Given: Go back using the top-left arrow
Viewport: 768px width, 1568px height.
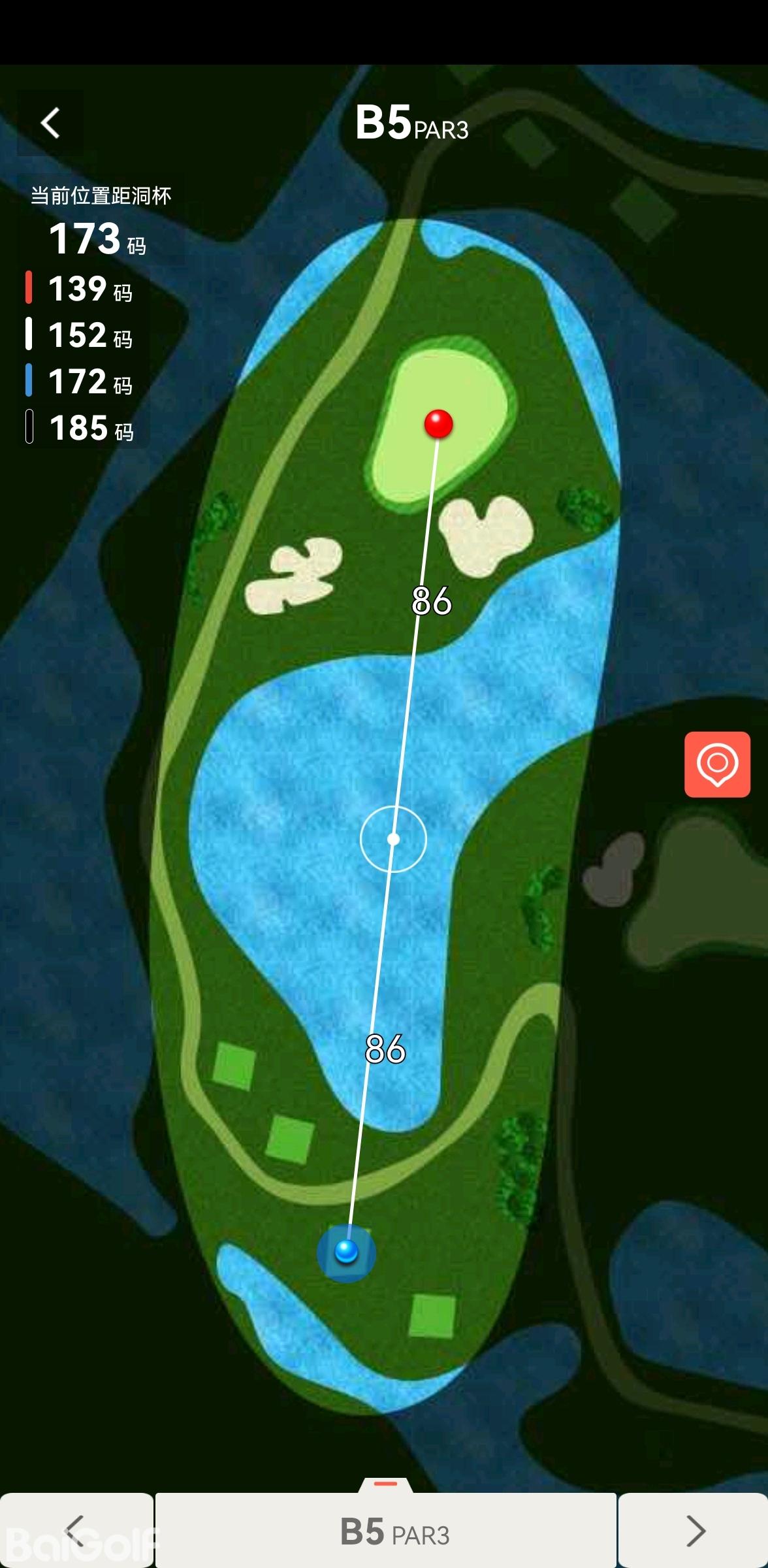Looking at the screenshot, I should coord(50,123).
